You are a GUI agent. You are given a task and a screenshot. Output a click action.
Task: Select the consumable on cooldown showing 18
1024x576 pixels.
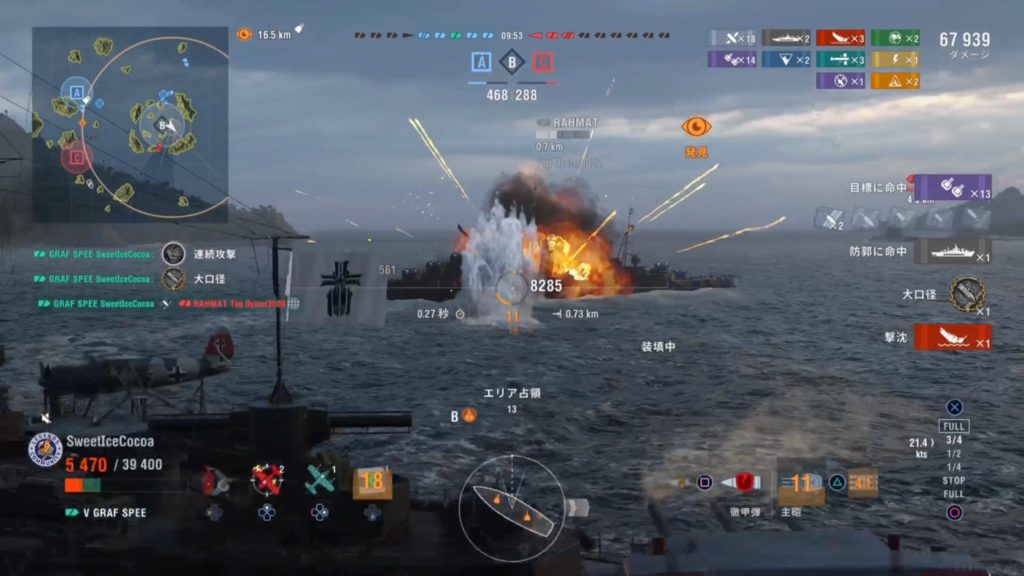click(371, 481)
